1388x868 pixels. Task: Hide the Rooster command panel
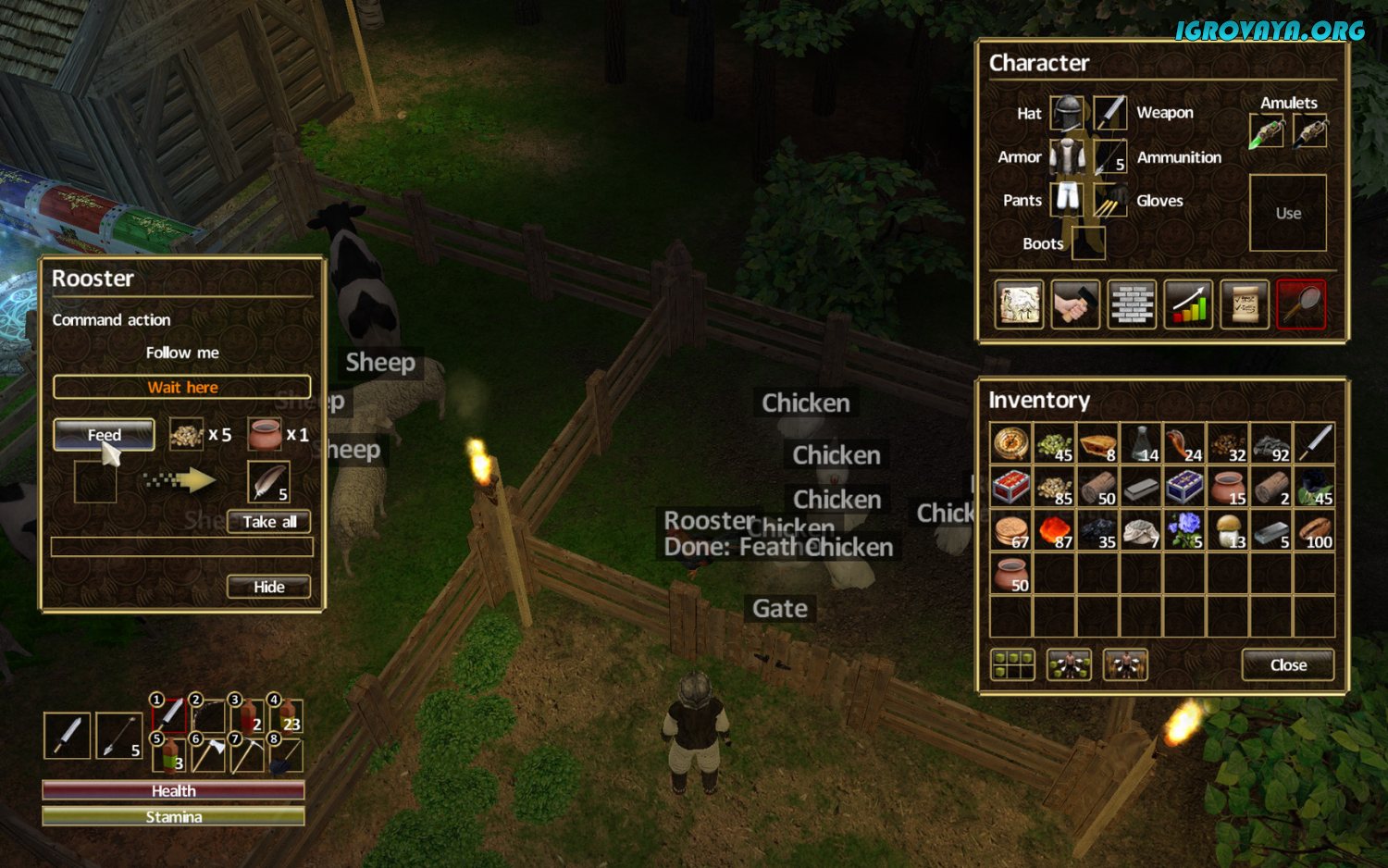click(269, 587)
